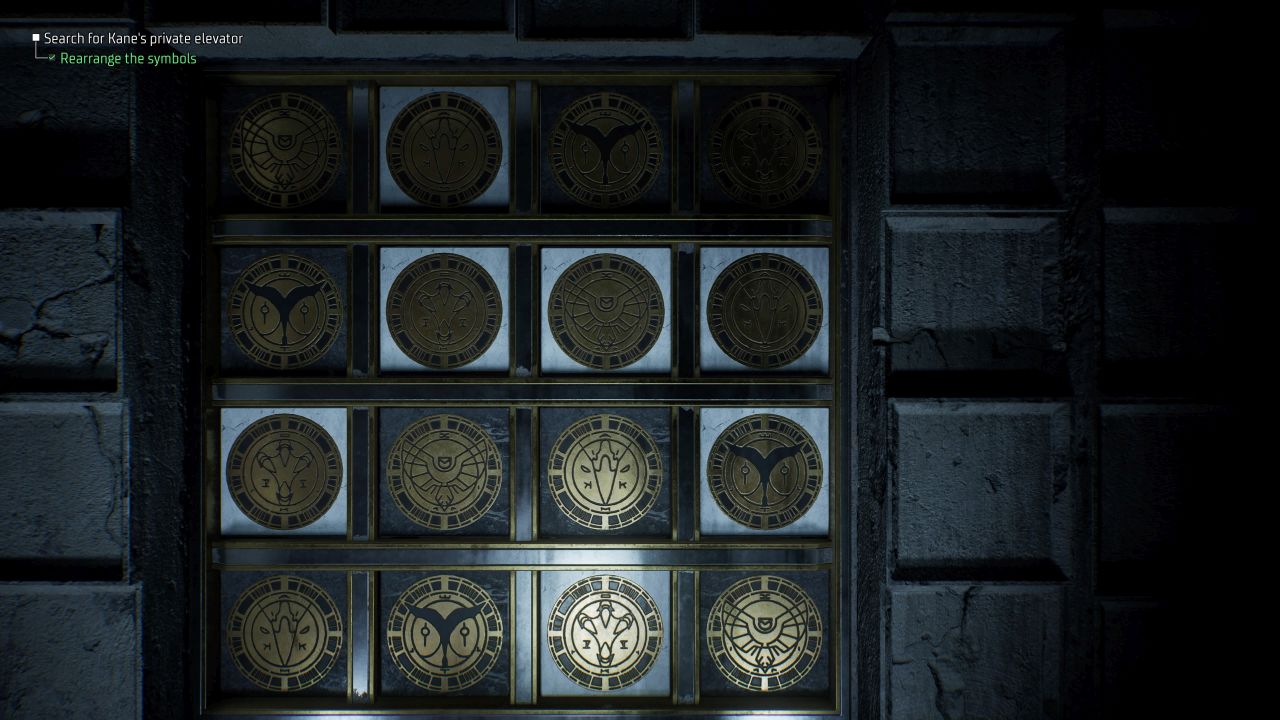Click the objective text Search for Kane's private elevator
This screenshot has height=720, width=1280.
click(x=143, y=38)
